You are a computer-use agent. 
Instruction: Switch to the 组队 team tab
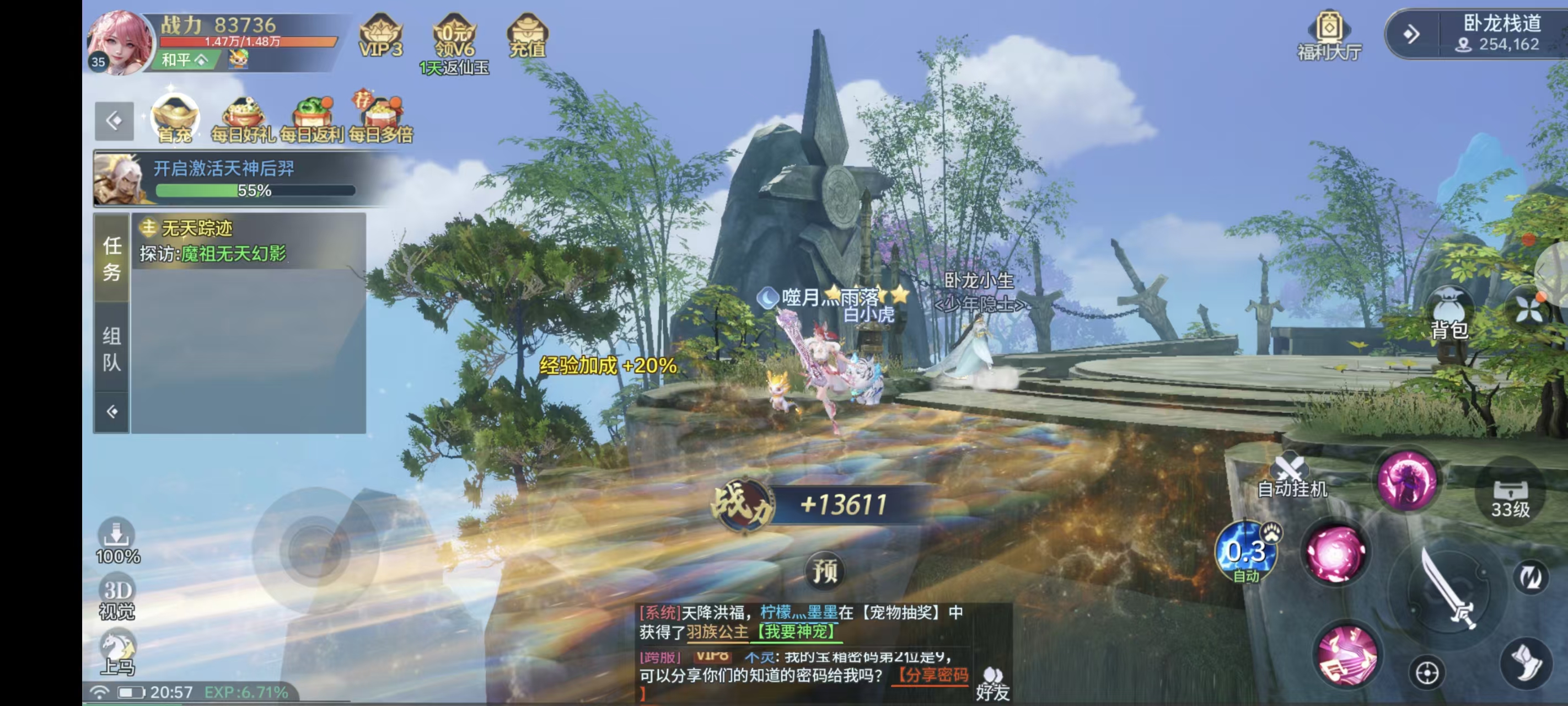pyautogui.click(x=111, y=349)
